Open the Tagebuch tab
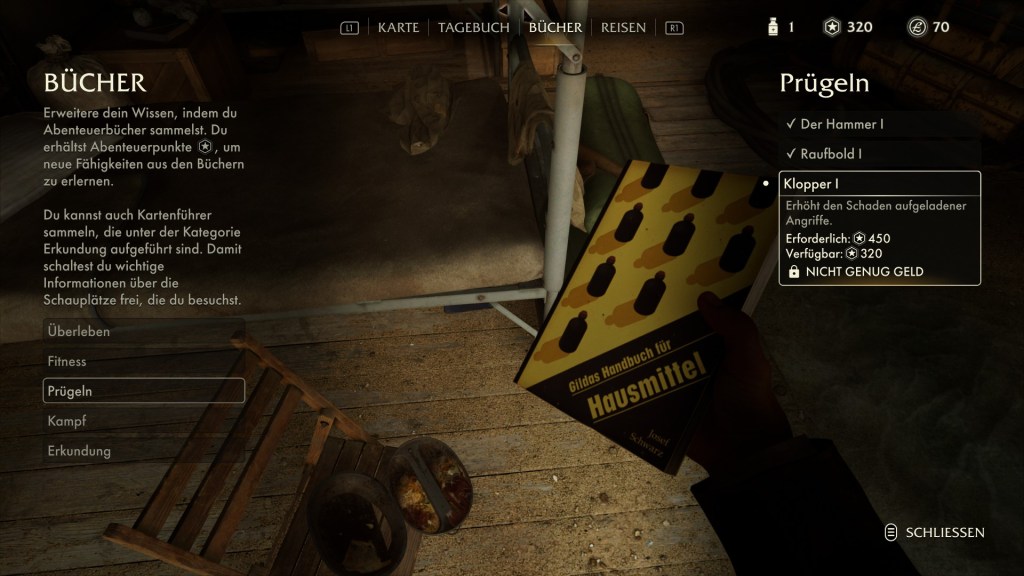Screen dimensions: 1024x576 (x=474, y=27)
